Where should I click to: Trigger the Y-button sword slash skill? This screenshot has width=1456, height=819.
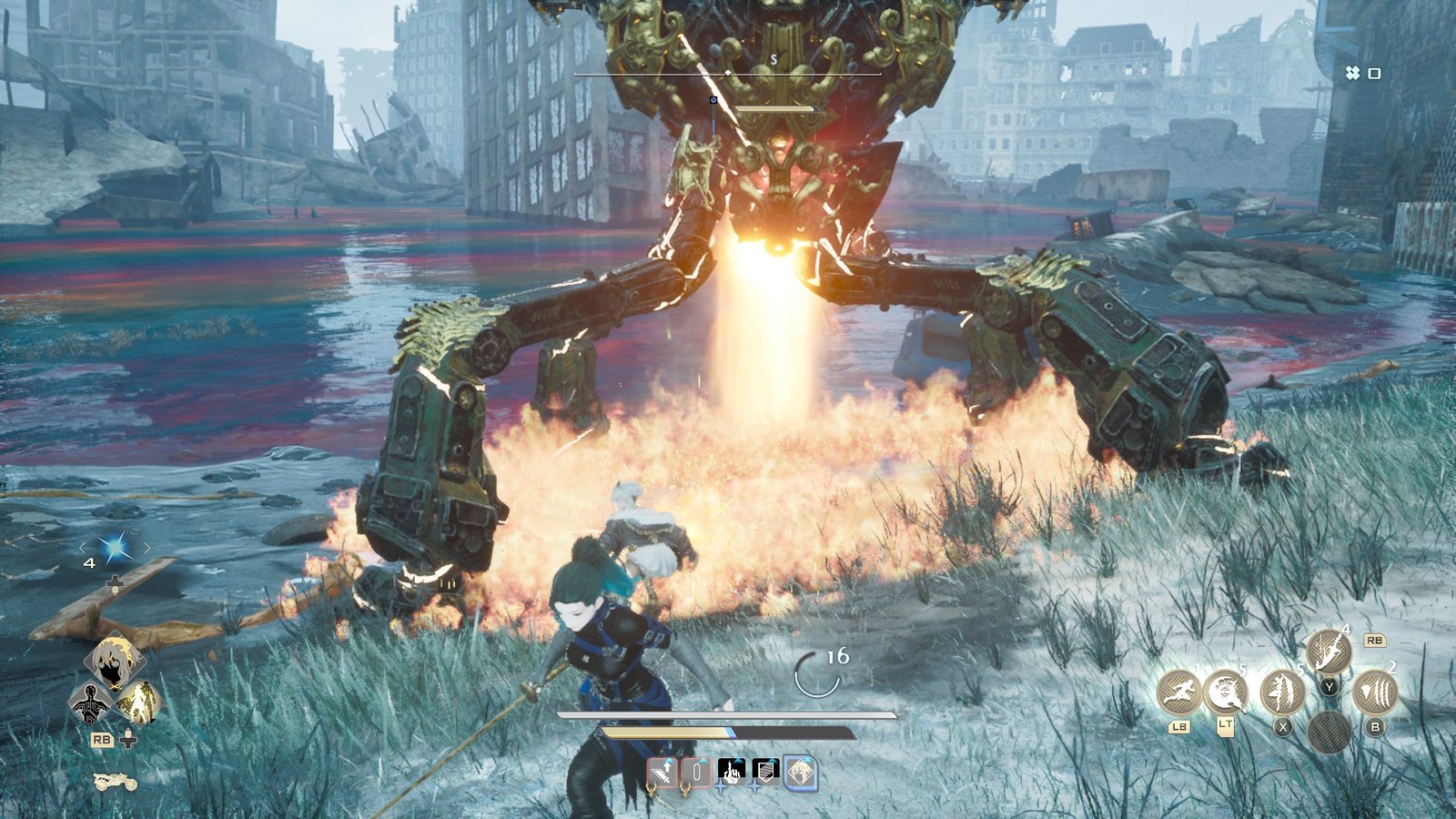(1329, 652)
